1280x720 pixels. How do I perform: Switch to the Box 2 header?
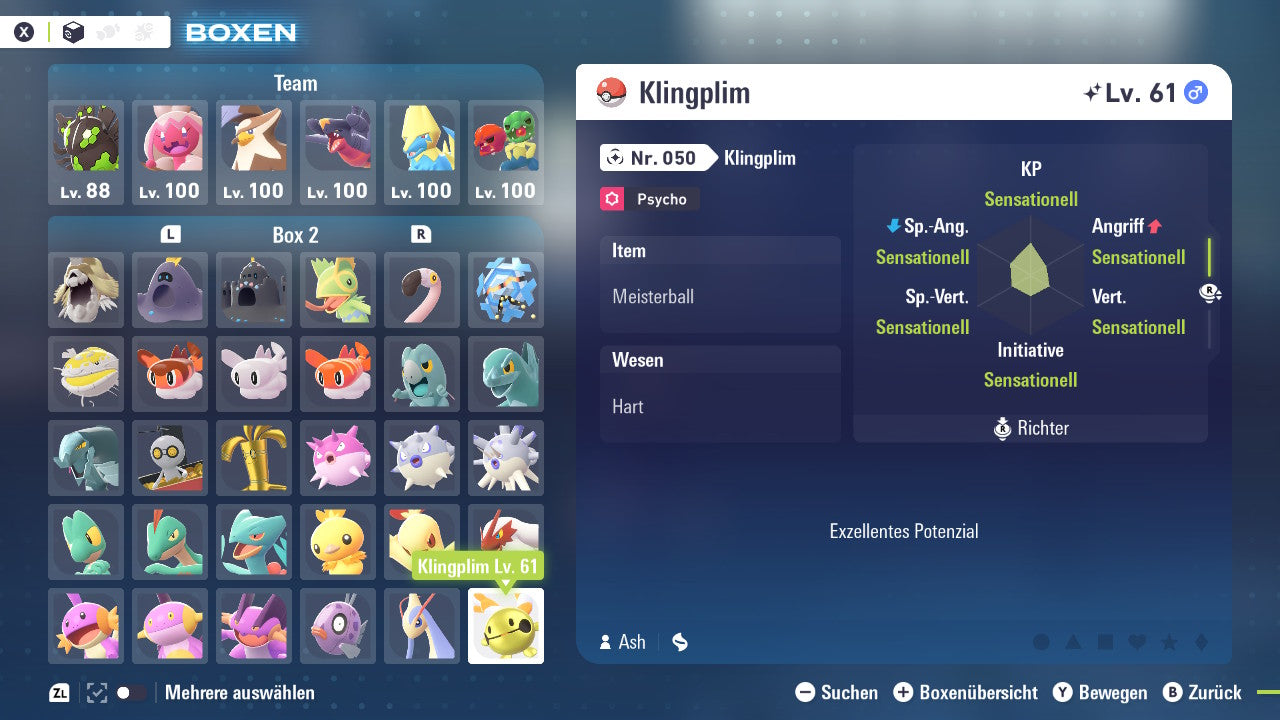[x=295, y=235]
